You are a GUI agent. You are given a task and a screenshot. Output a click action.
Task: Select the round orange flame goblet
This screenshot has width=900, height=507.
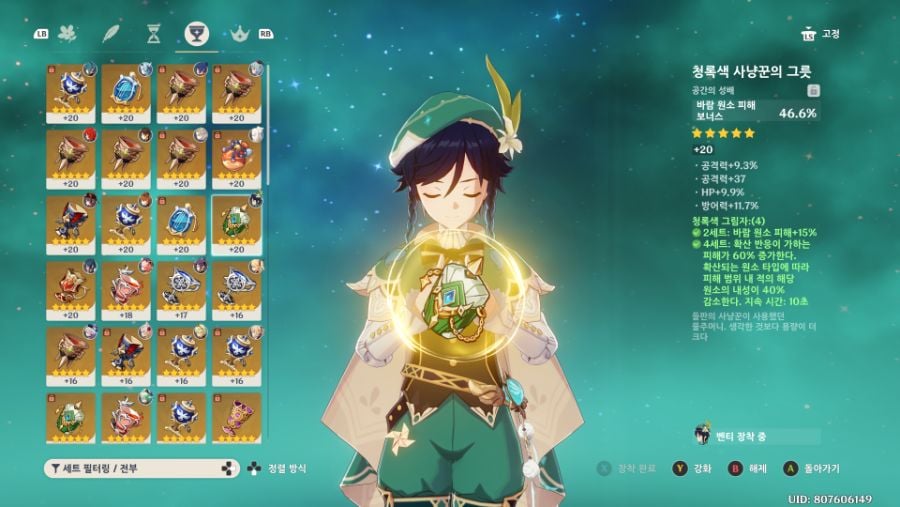pyautogui.click(x=236, y=155)
